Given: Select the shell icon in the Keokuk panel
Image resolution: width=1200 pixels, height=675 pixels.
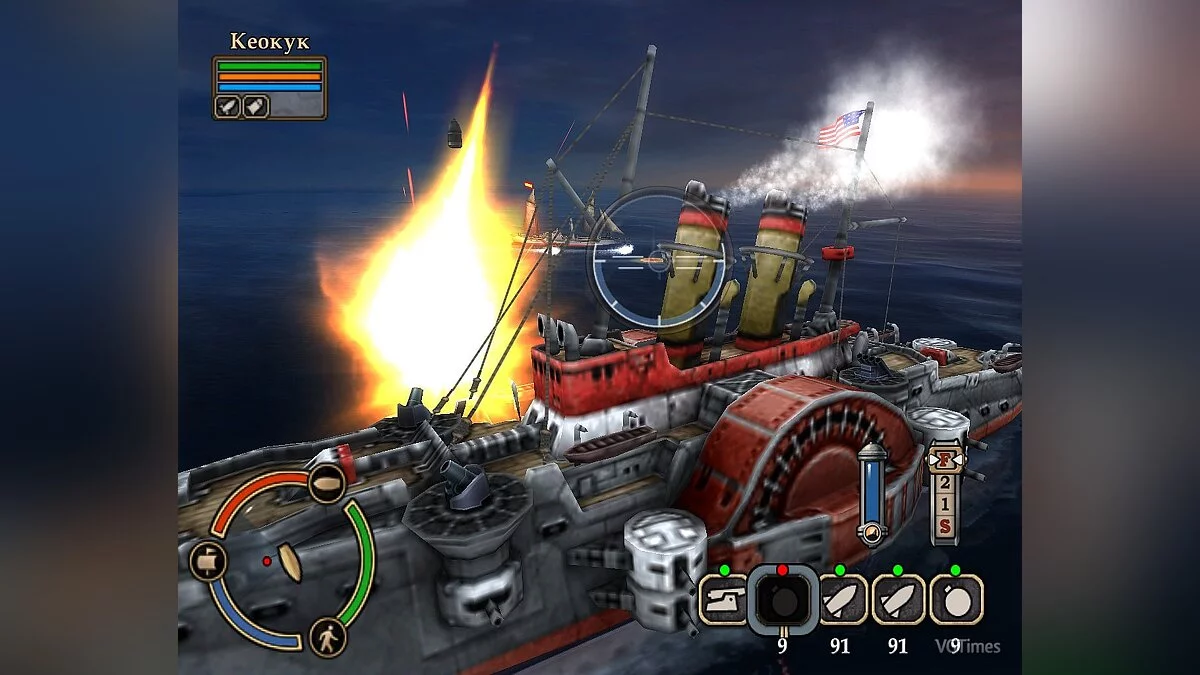Looking at the screenshot, I should click(254, 106).
